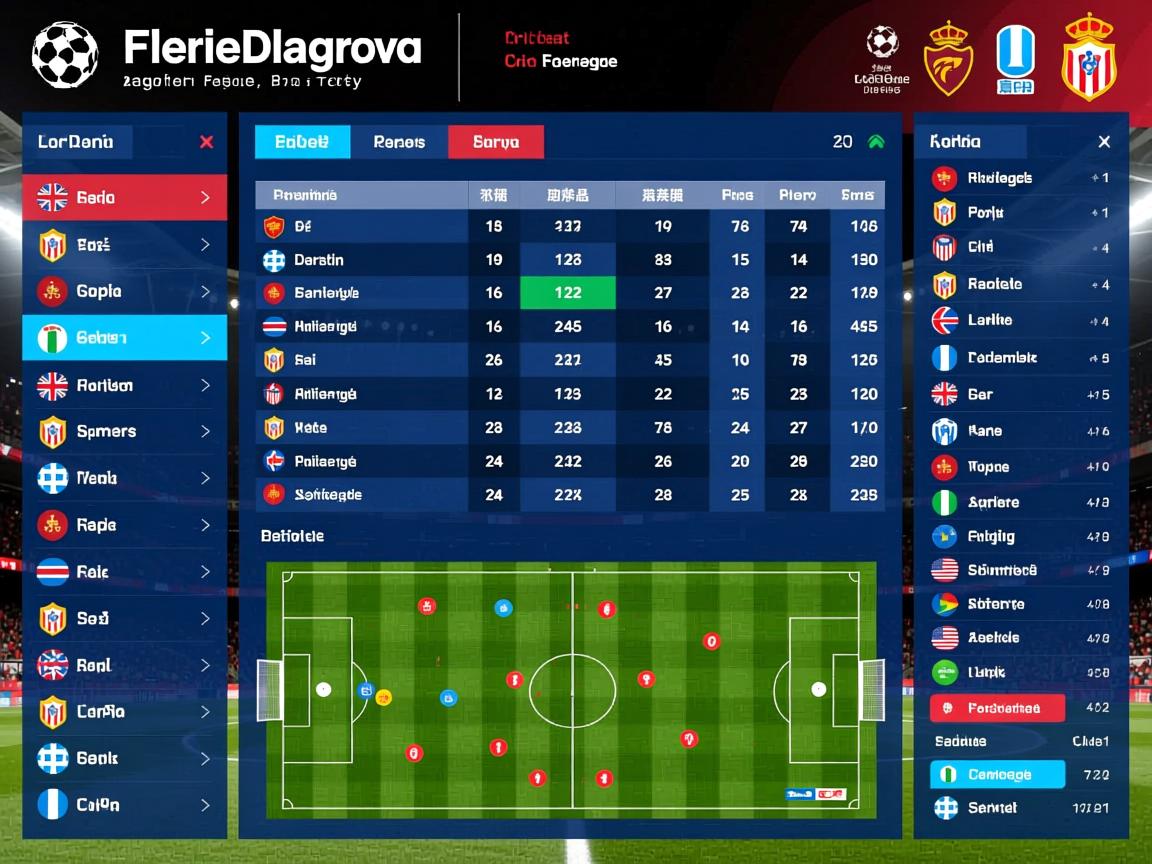Switch to the Renes tab
This screenshot has width=1152, height=864.
tap(399, 142)
